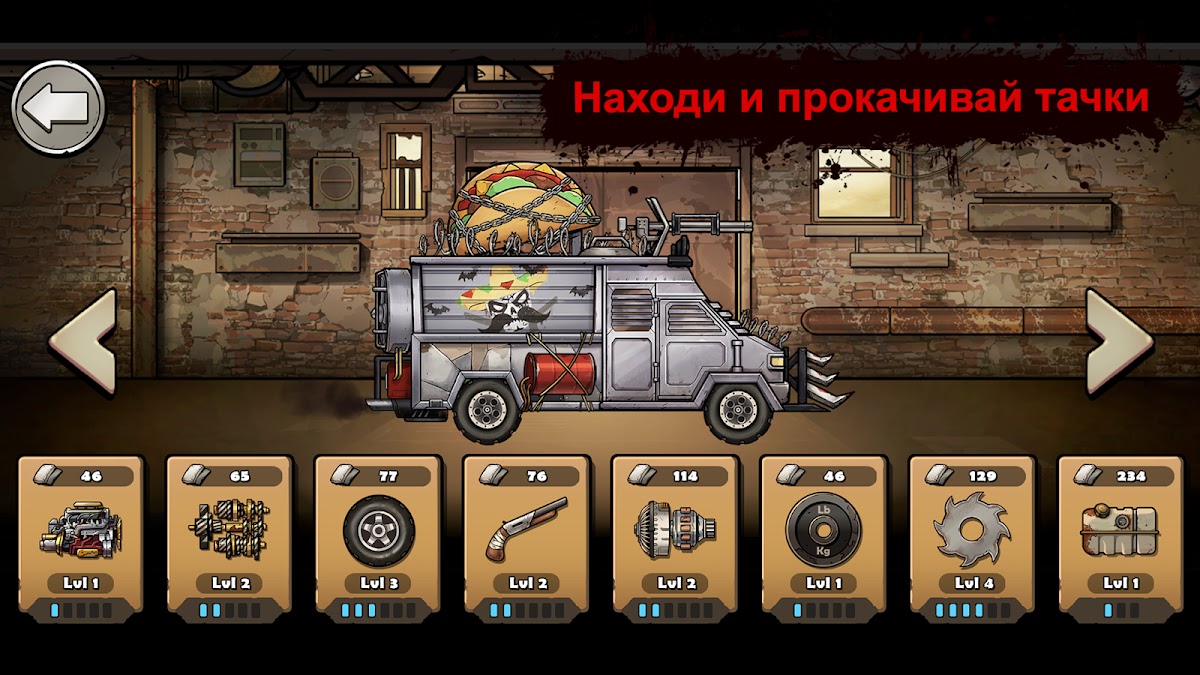This screenshot has width=1200, height=675.
Task: Go back using the arrow button
Action: pyautogui.click(x=58, y=108)
